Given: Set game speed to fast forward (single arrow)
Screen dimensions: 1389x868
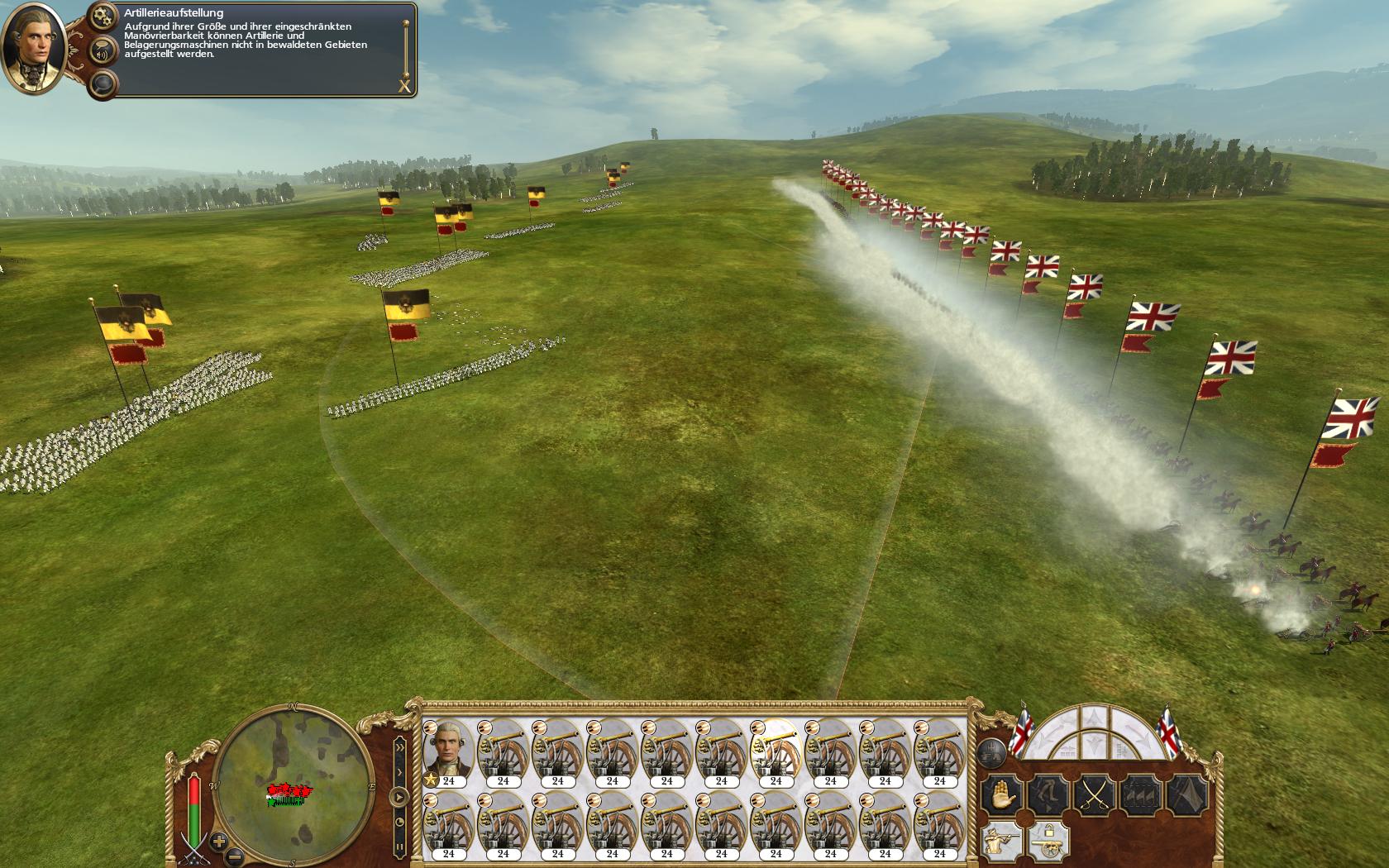Looking at the screenshot, I should 400,773.
